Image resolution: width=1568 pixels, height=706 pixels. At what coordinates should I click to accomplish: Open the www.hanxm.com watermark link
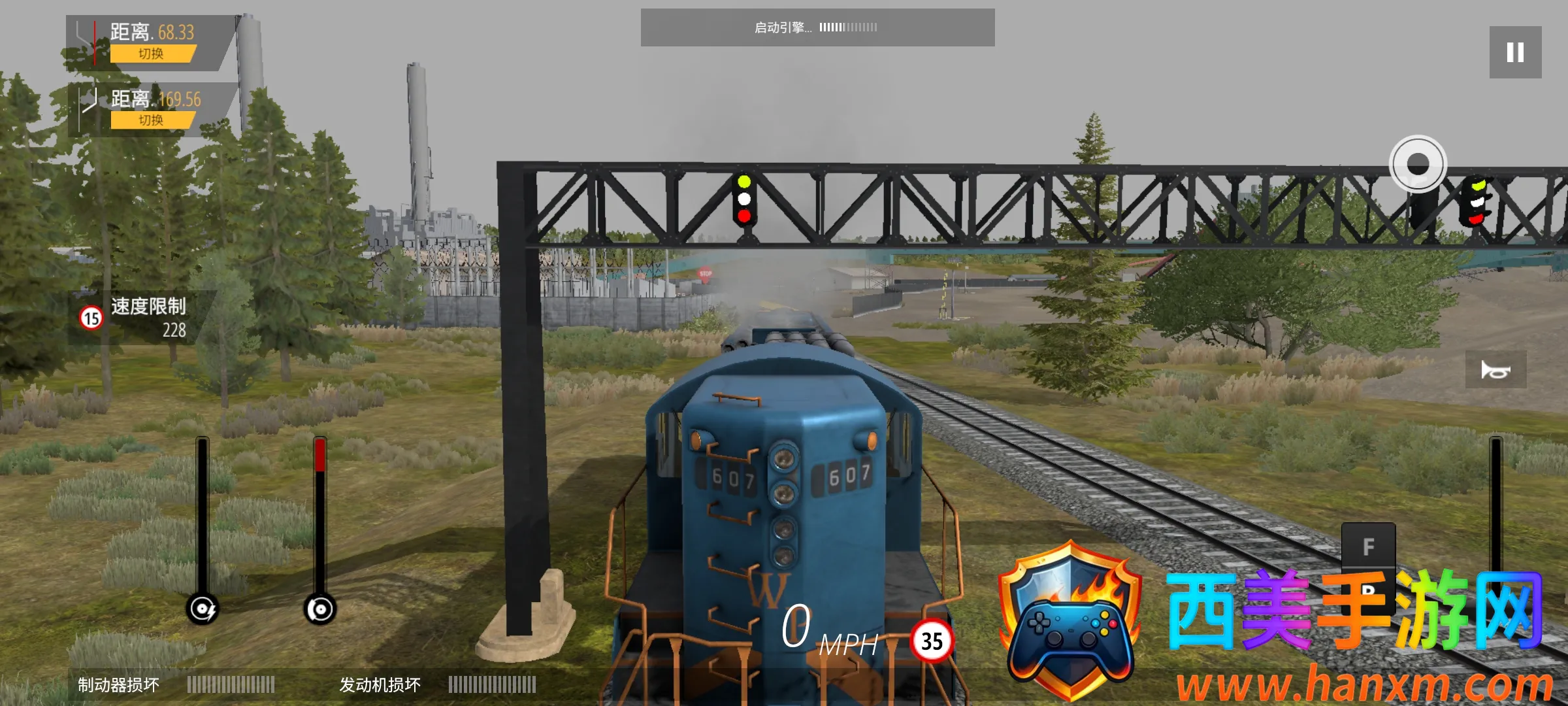coord(1364,685)
